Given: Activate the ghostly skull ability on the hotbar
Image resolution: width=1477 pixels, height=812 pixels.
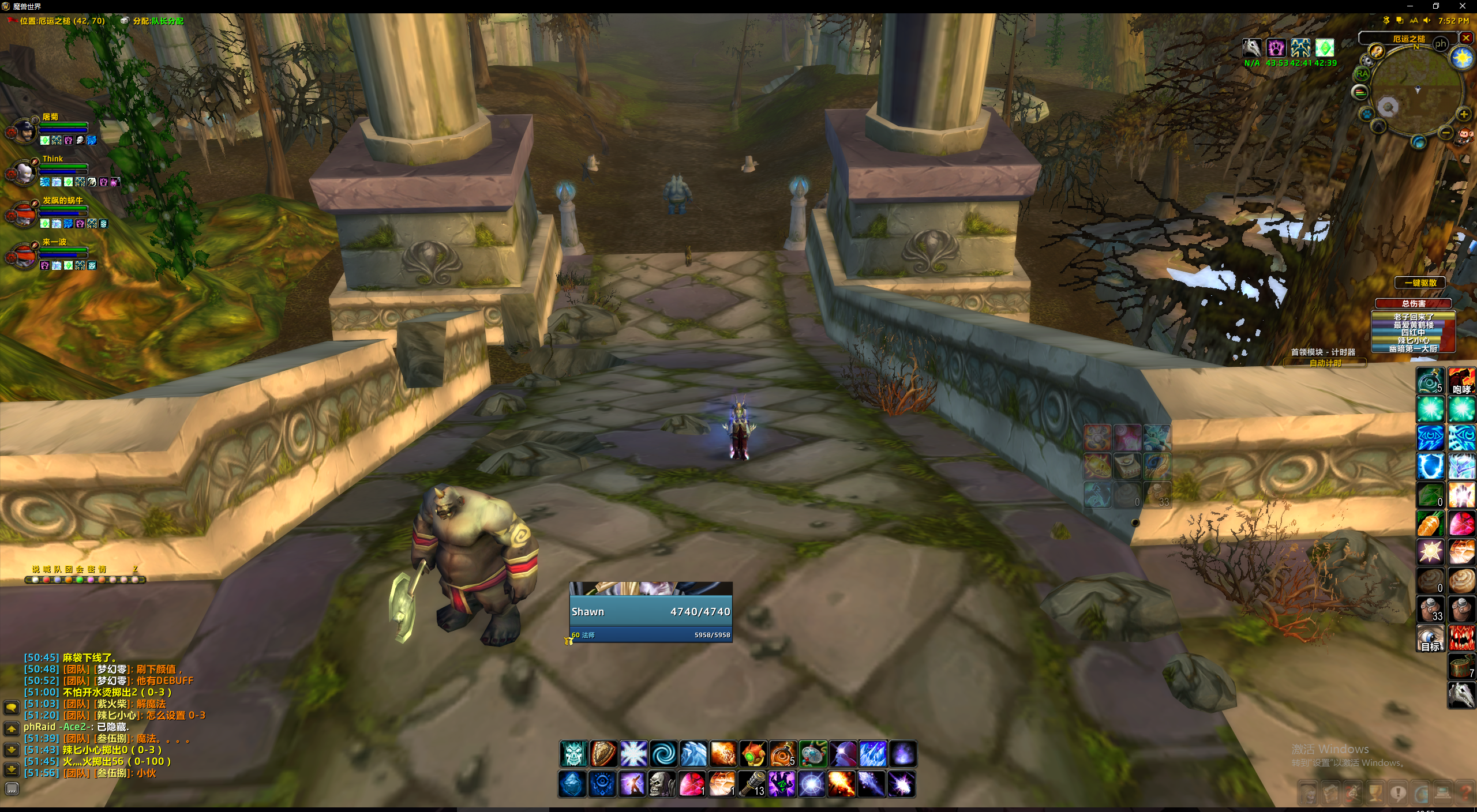Looking at the screenshot, I should point(574,754).
